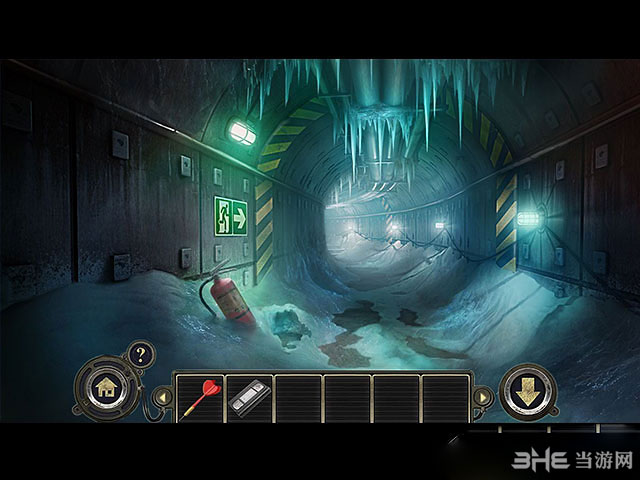The image size is (640, 480).
Task: Click the question mark hint button
Action: (141, 353)
